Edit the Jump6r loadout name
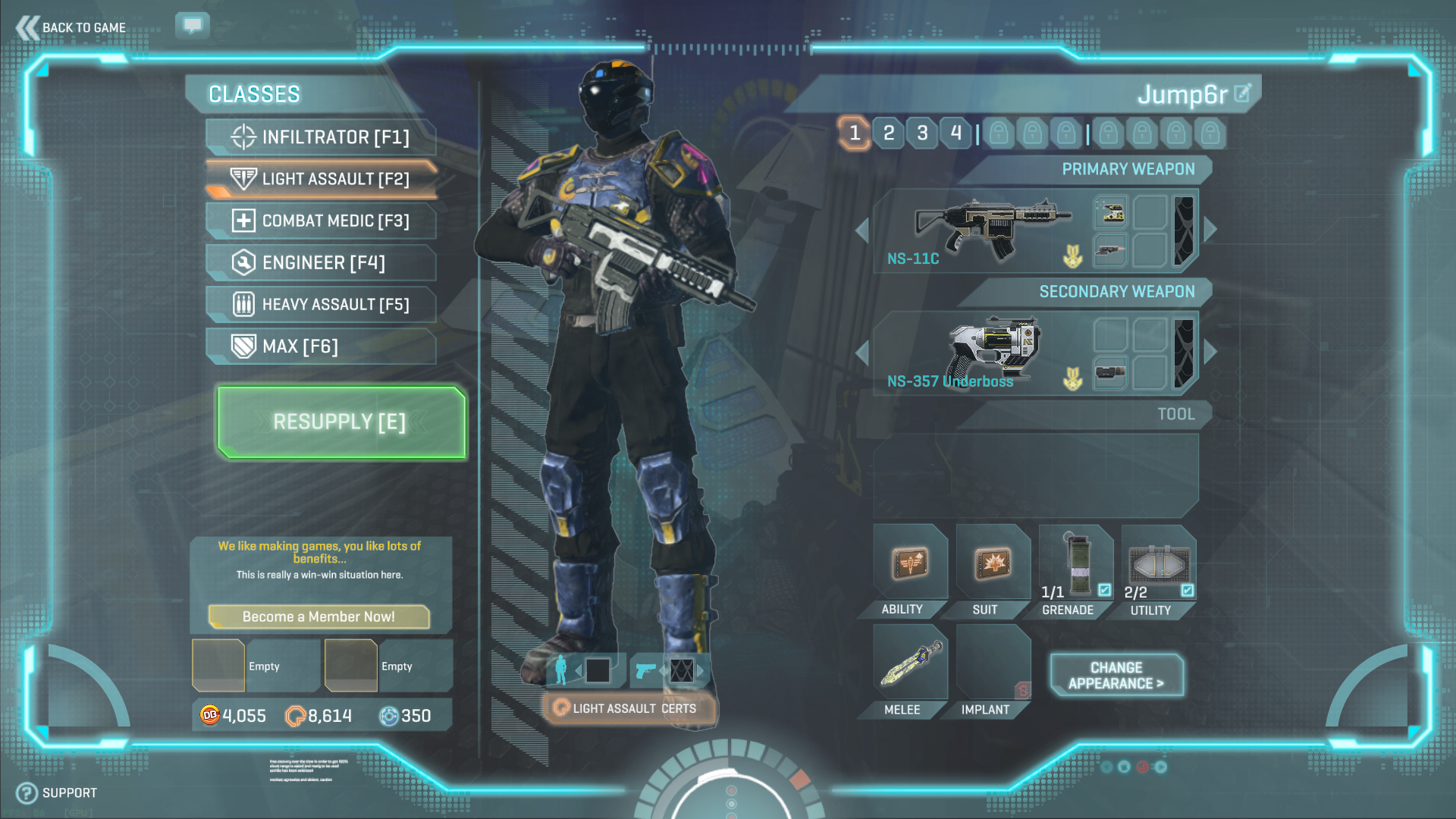This screenshot has width=1456, height=819. tap(1242, 93)
